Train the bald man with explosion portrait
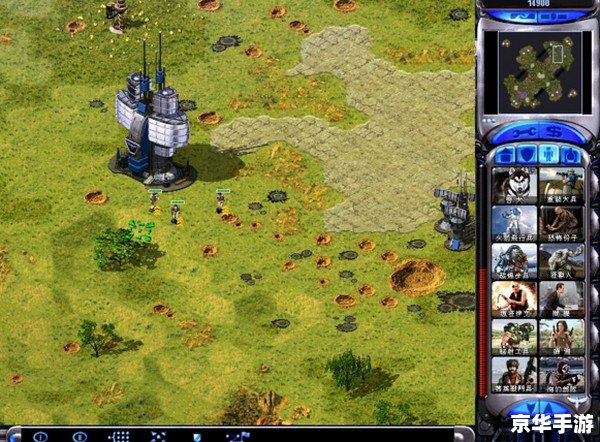Screen dimensions: 600x442 coord(514,299)
